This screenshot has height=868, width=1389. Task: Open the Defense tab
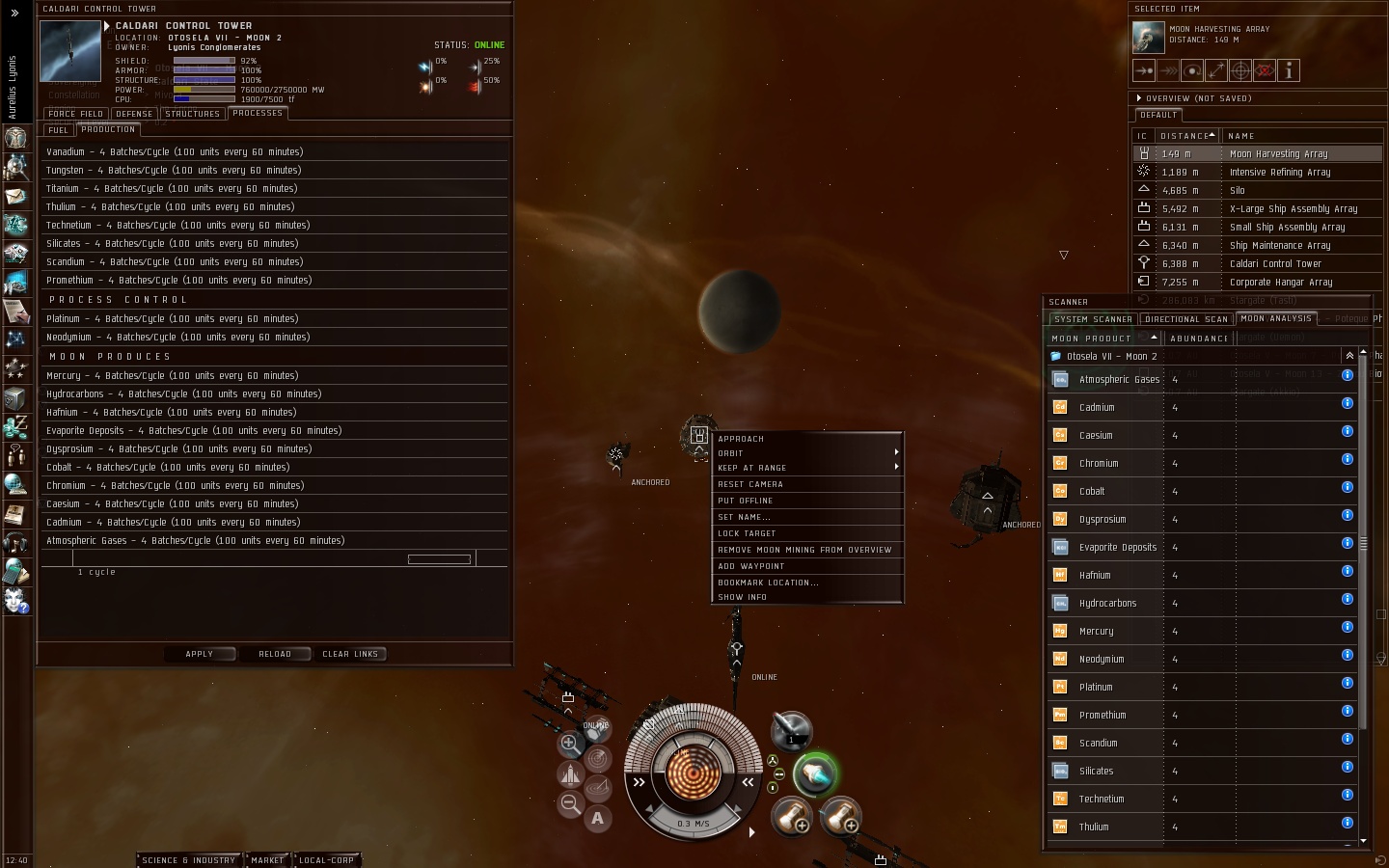pos(134,114)
